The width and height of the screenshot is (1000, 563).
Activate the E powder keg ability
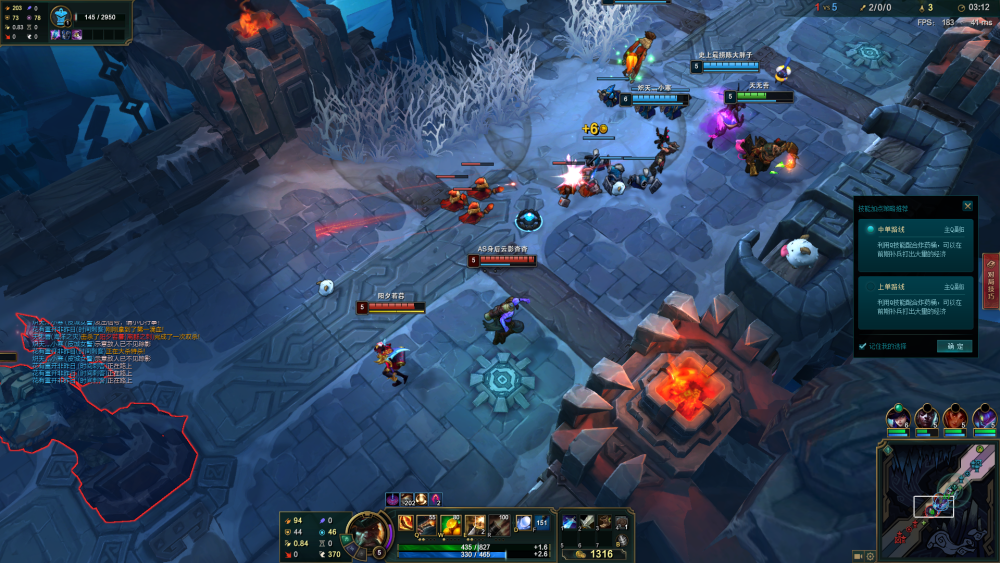click(475, 524)
